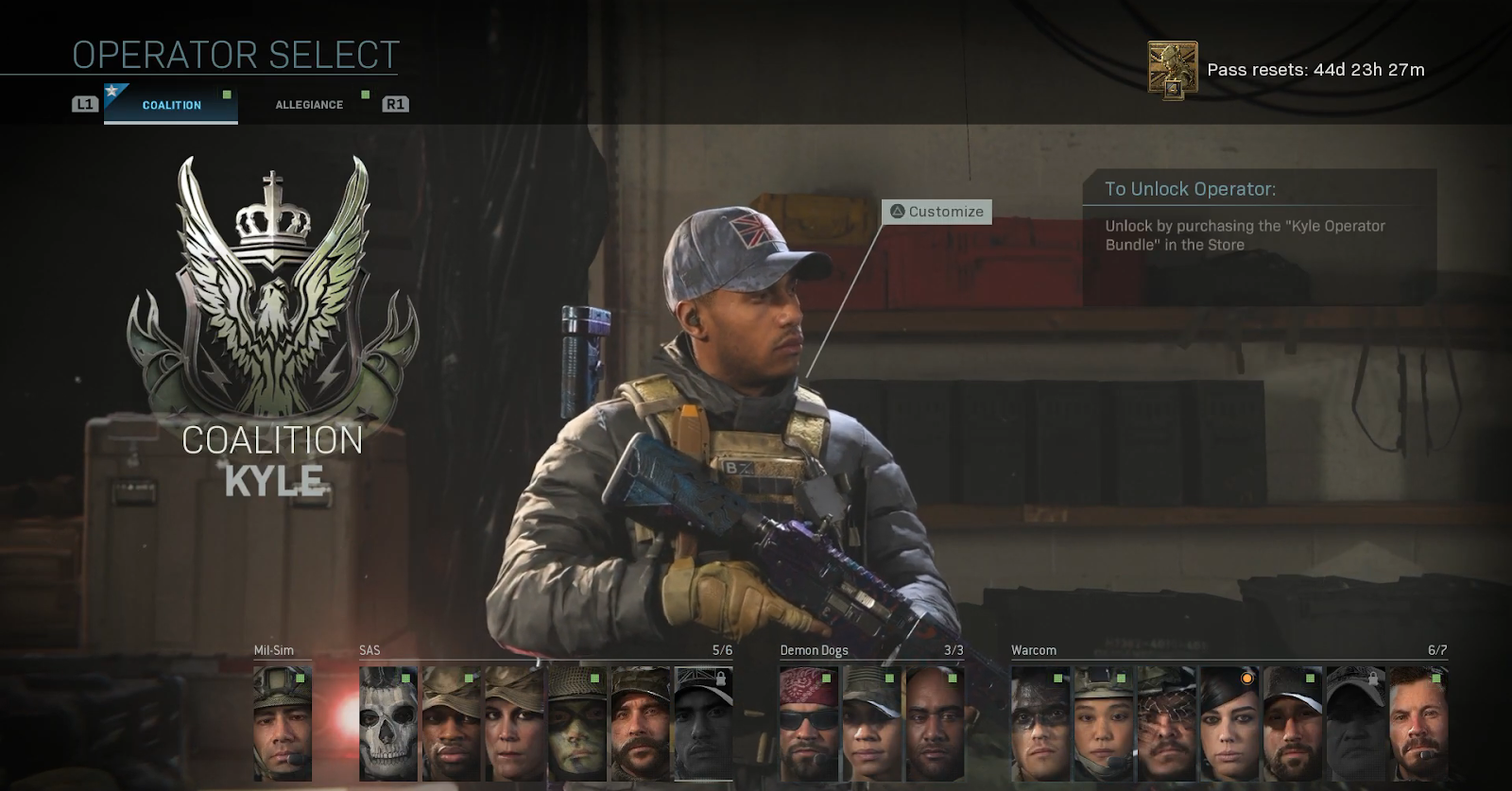1512x791 pixels.
Task: Open the Battle Pass tier emblem
Action: [x=1173, y=69]
